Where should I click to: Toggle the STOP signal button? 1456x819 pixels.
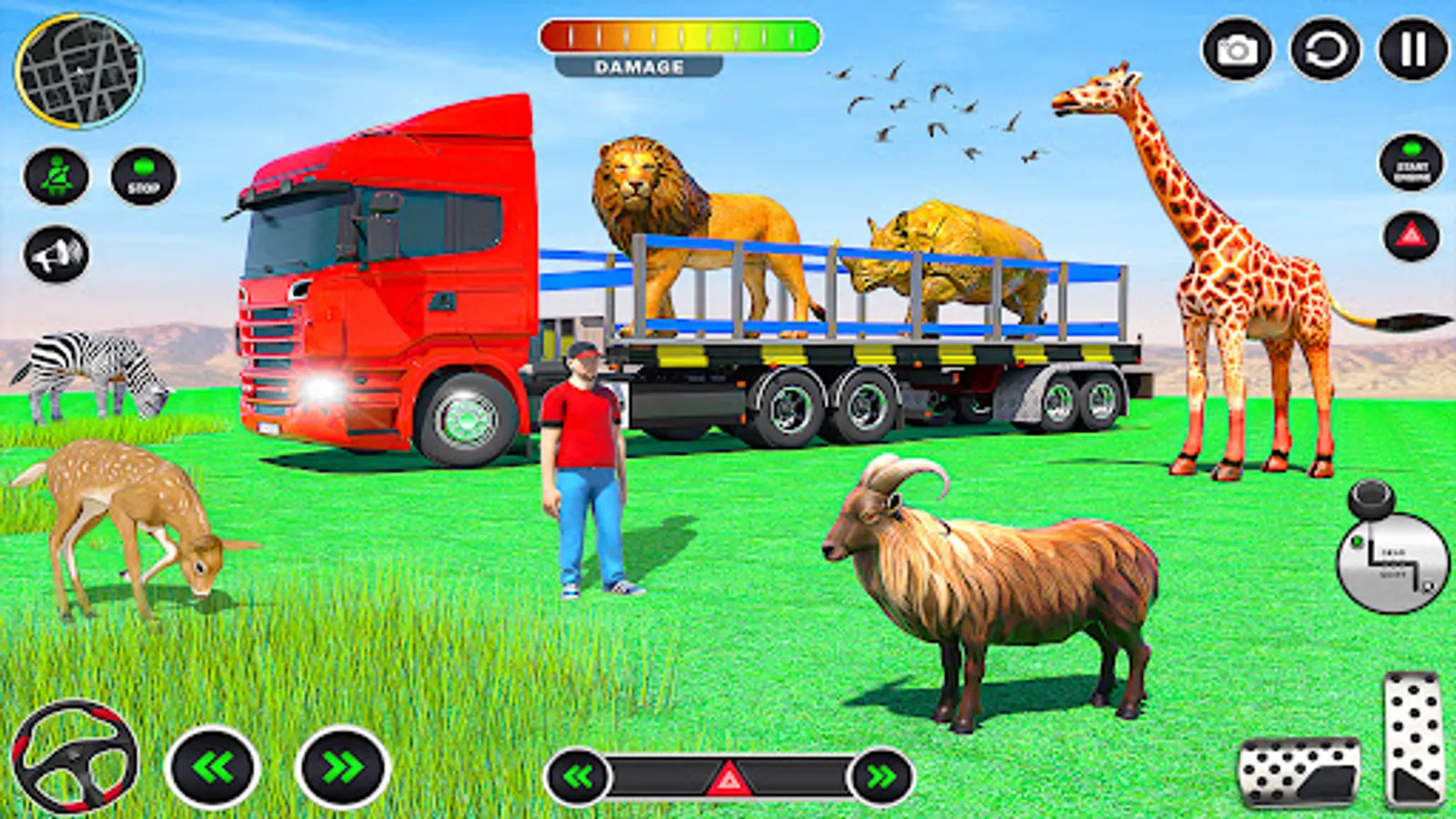click(x=141, y=175)
